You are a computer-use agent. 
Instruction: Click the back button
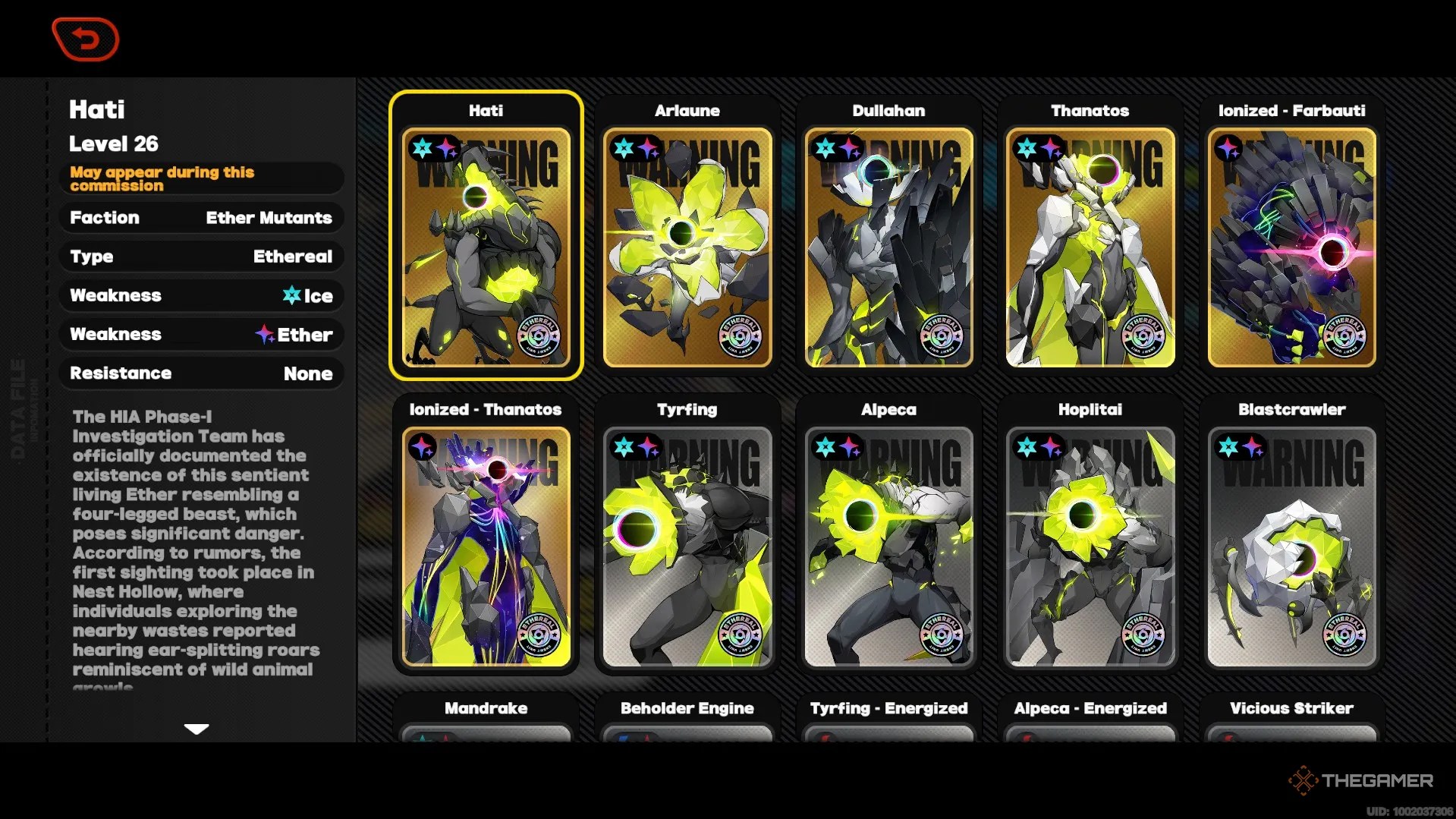pos(85,39)
